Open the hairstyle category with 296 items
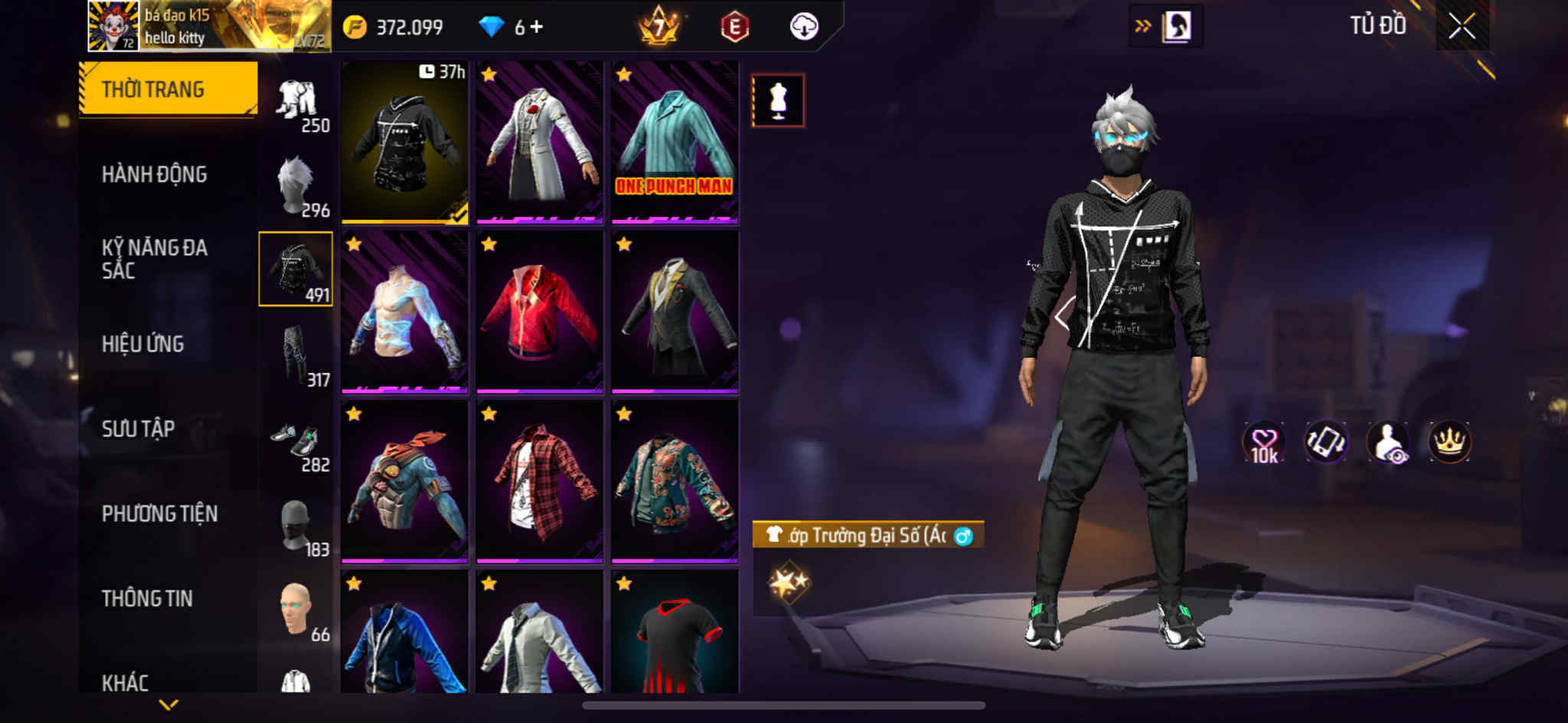The height and width of the screenshot is (723, 1568). 296,186
